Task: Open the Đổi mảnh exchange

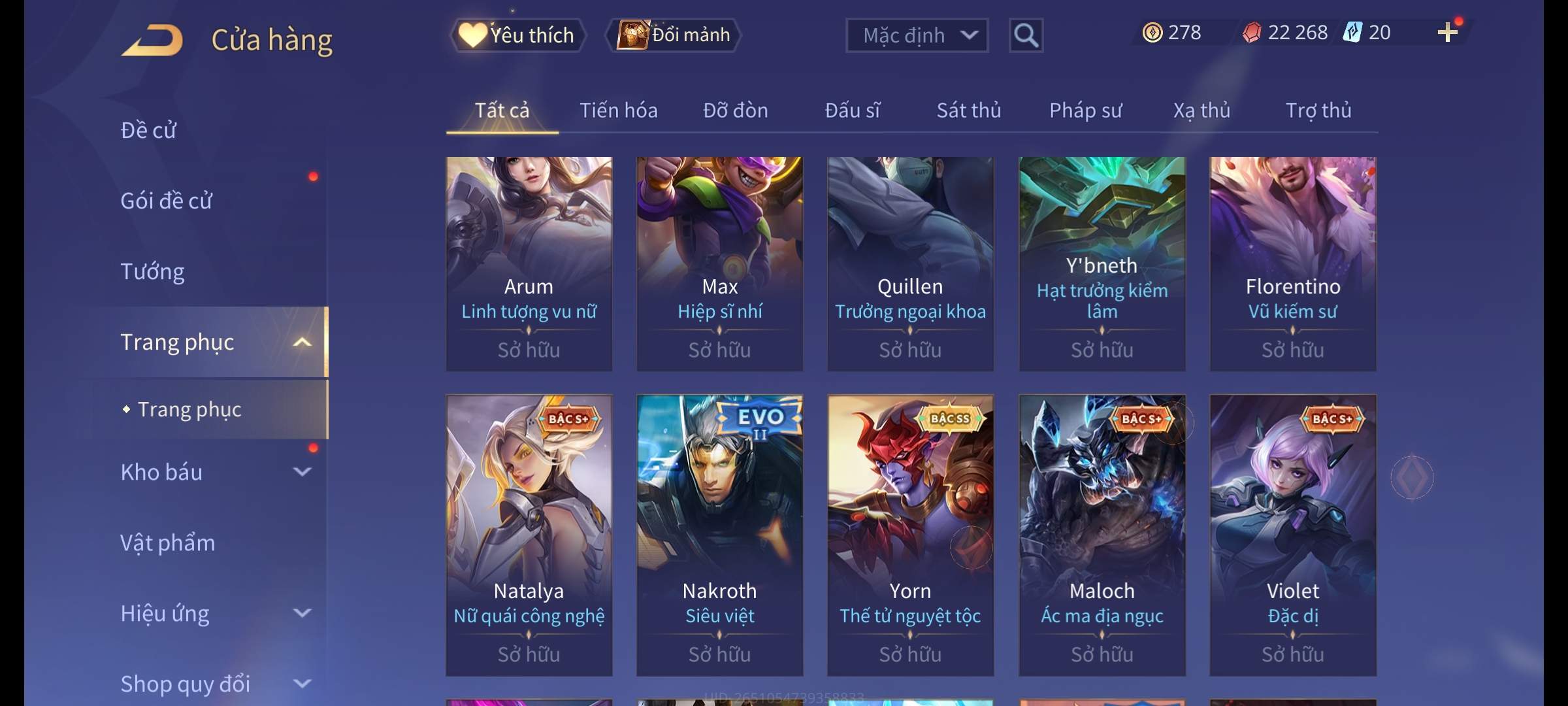Action: click(x=674, y=35)
